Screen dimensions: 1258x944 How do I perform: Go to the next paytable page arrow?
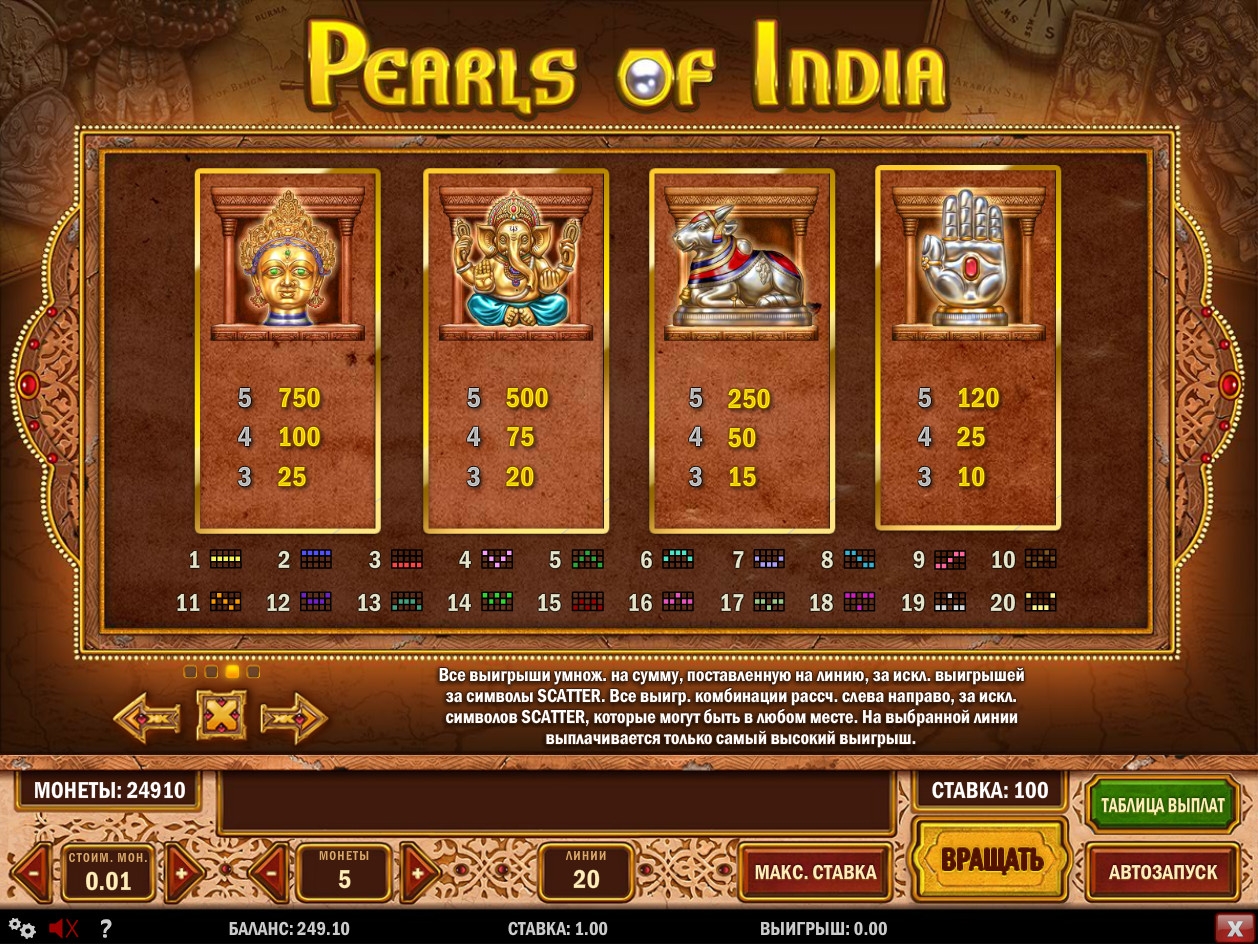tap(293, 717)
